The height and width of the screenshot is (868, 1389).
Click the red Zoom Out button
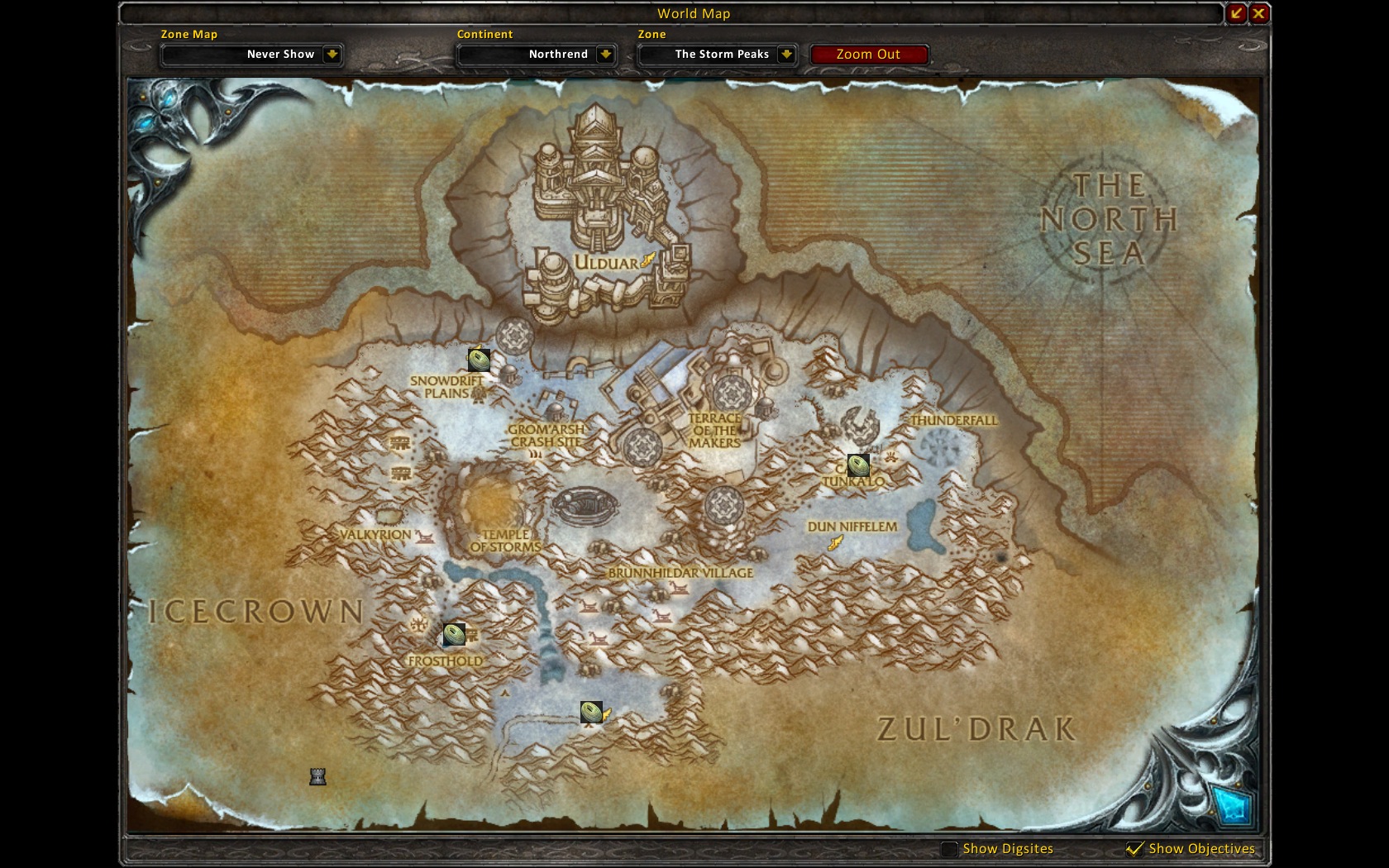868,55
